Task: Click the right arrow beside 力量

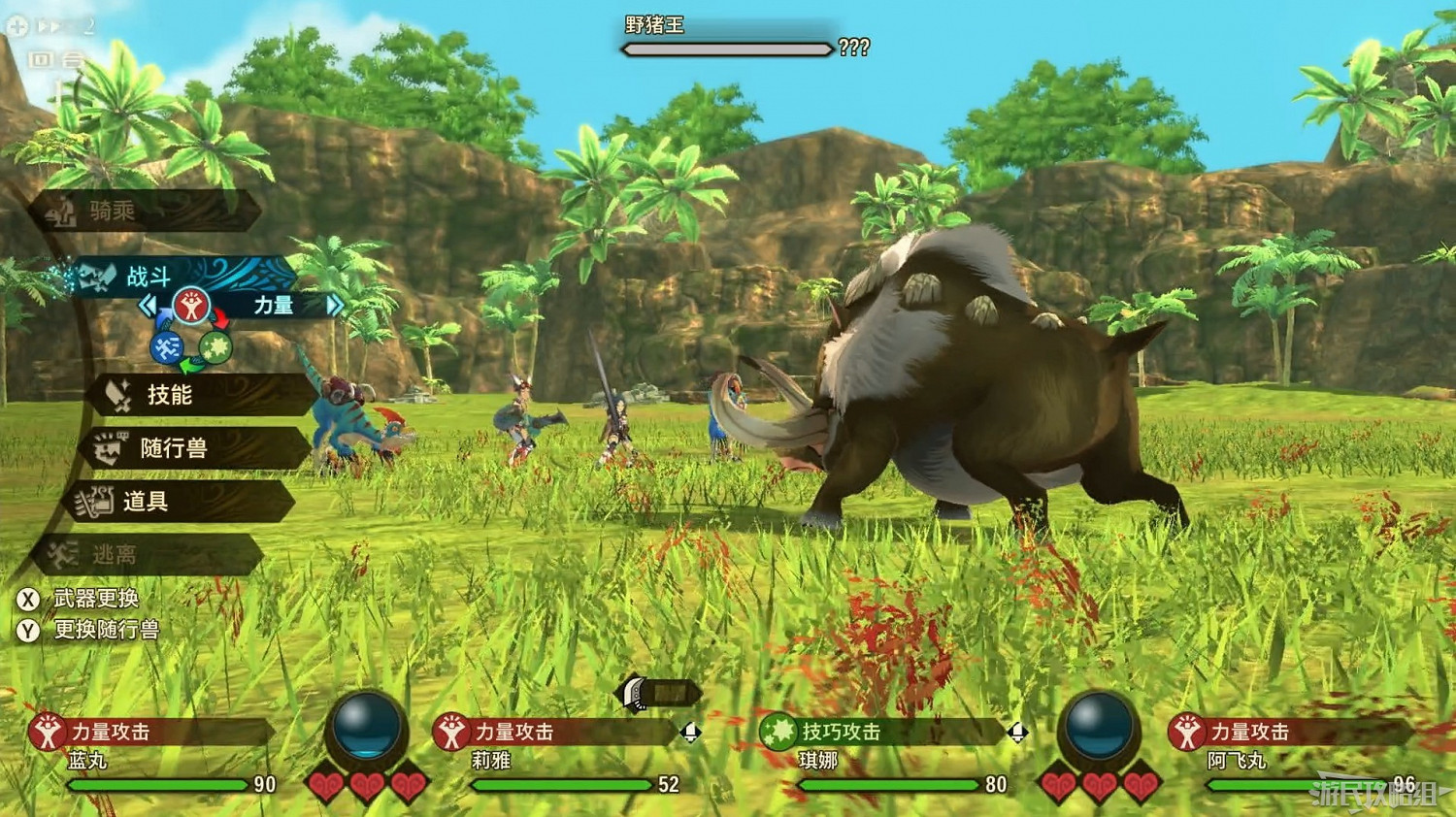Action: [x=335, y=306]
